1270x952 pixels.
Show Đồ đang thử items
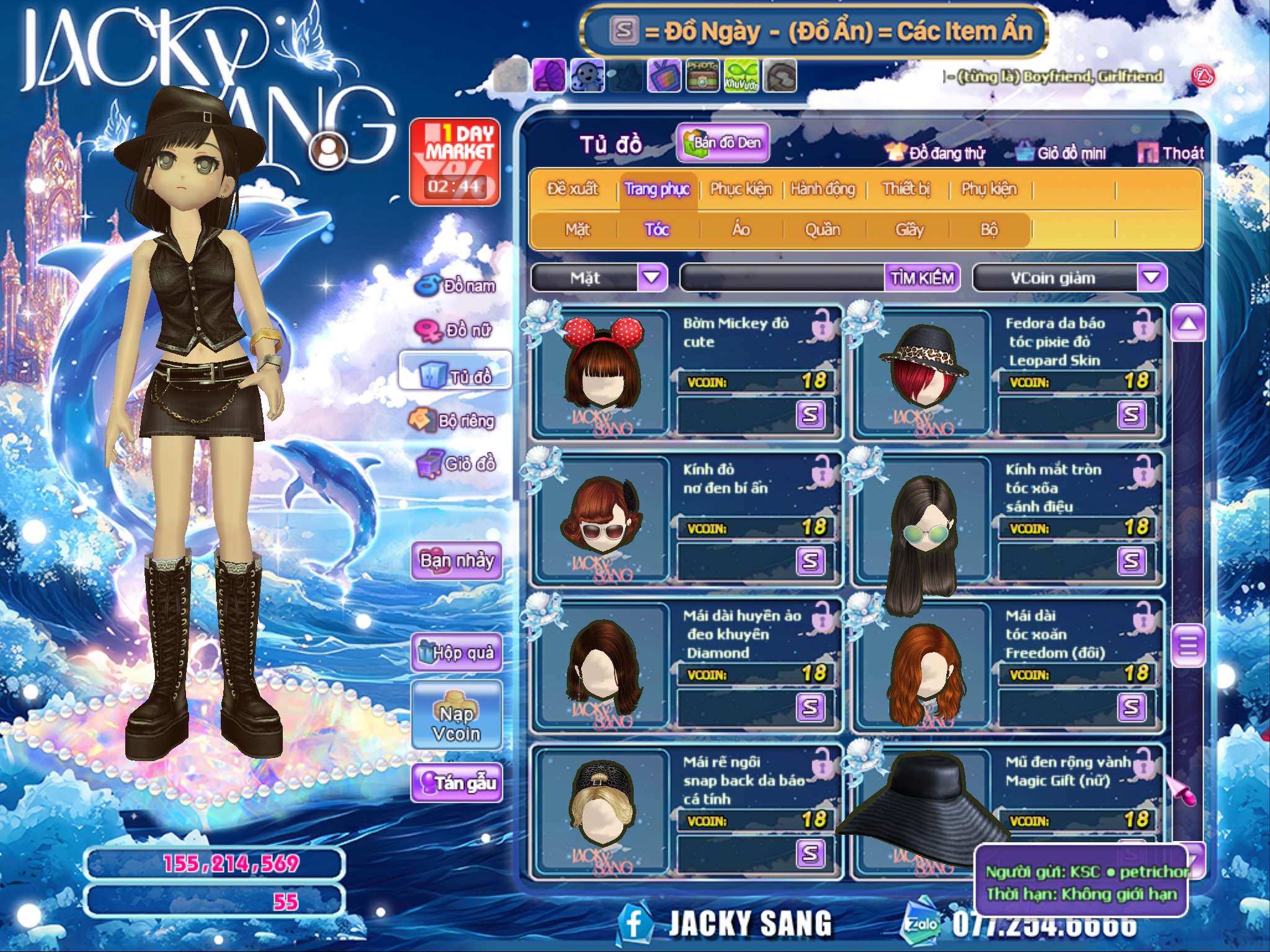(937, 153)
